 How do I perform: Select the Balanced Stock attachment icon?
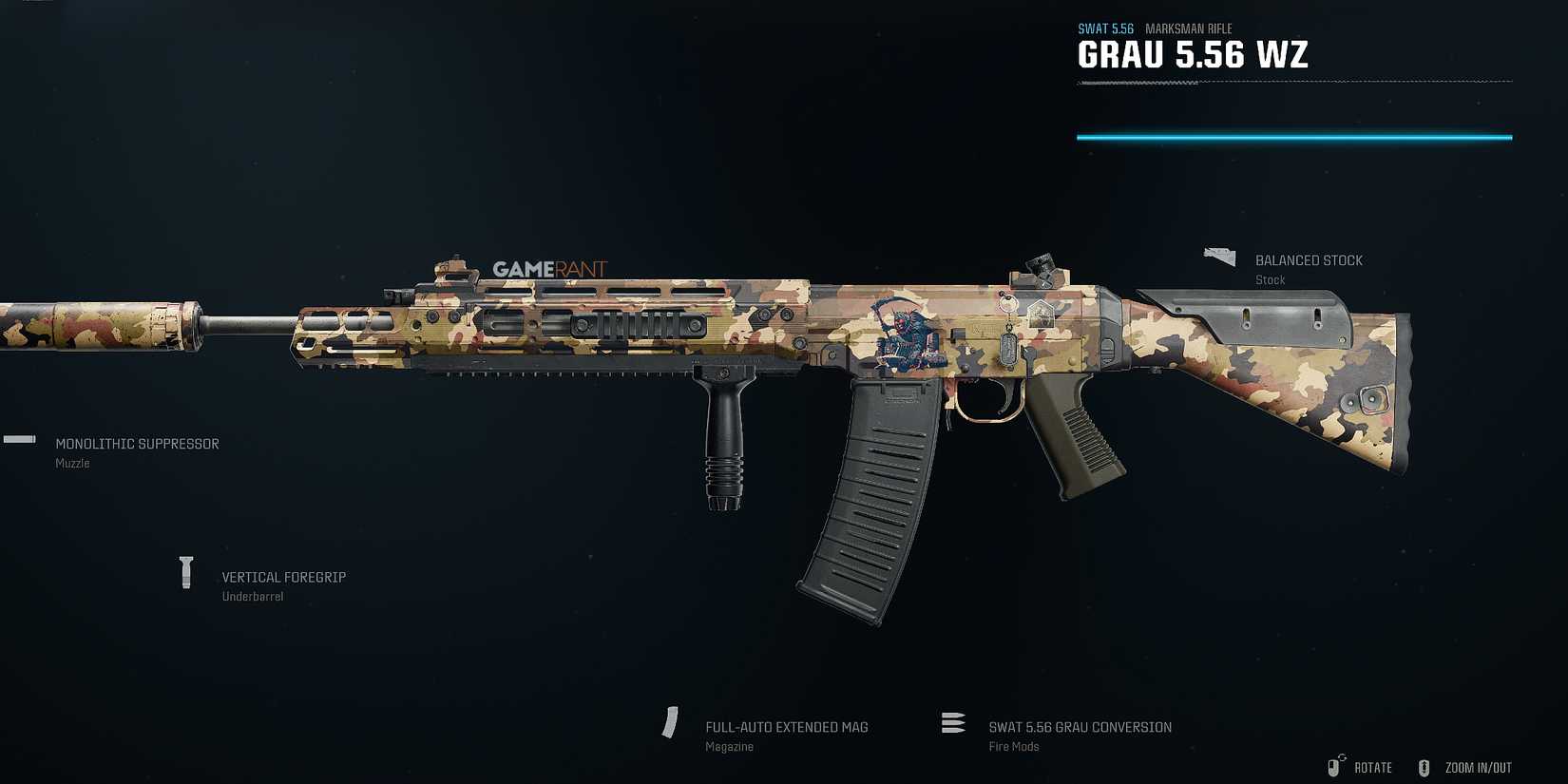pos(1218,255)
